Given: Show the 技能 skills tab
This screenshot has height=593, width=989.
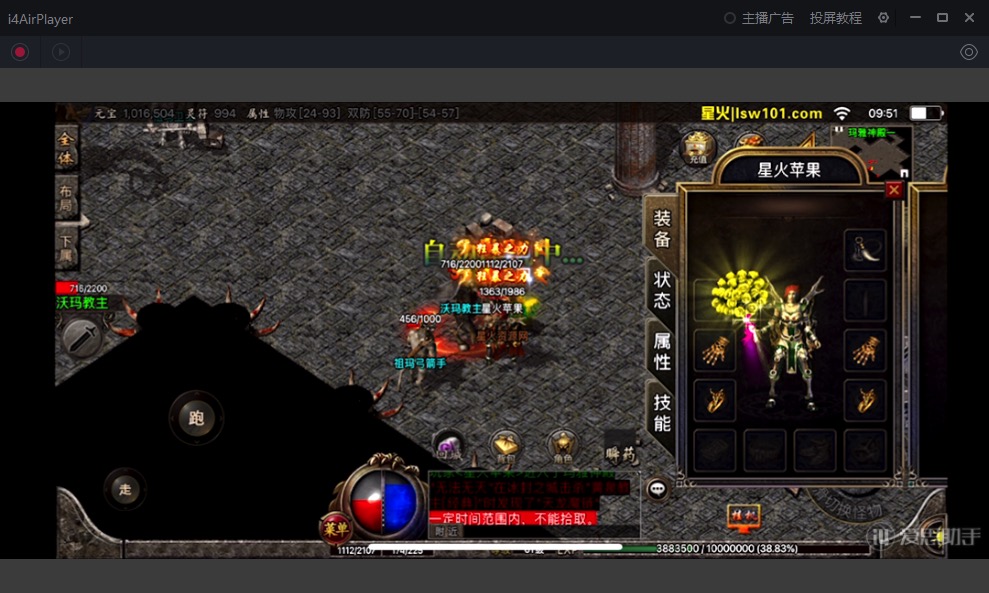Looking at the screenshot, I should pyautogui.click(x=662, y=412).
